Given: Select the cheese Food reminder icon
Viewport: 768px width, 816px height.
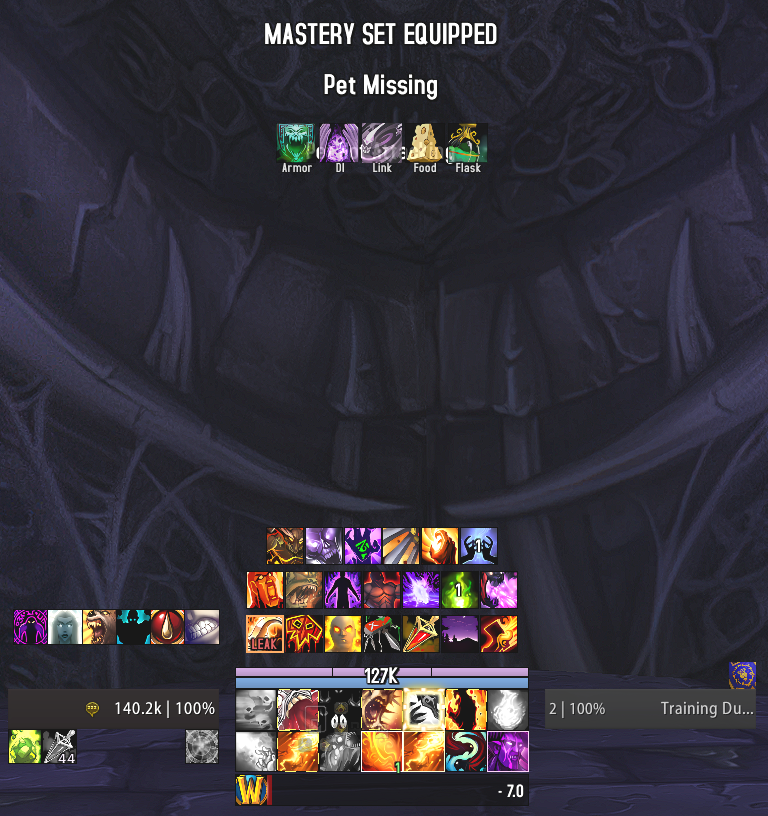Looking at the screenshot, I should coord(425,142).
